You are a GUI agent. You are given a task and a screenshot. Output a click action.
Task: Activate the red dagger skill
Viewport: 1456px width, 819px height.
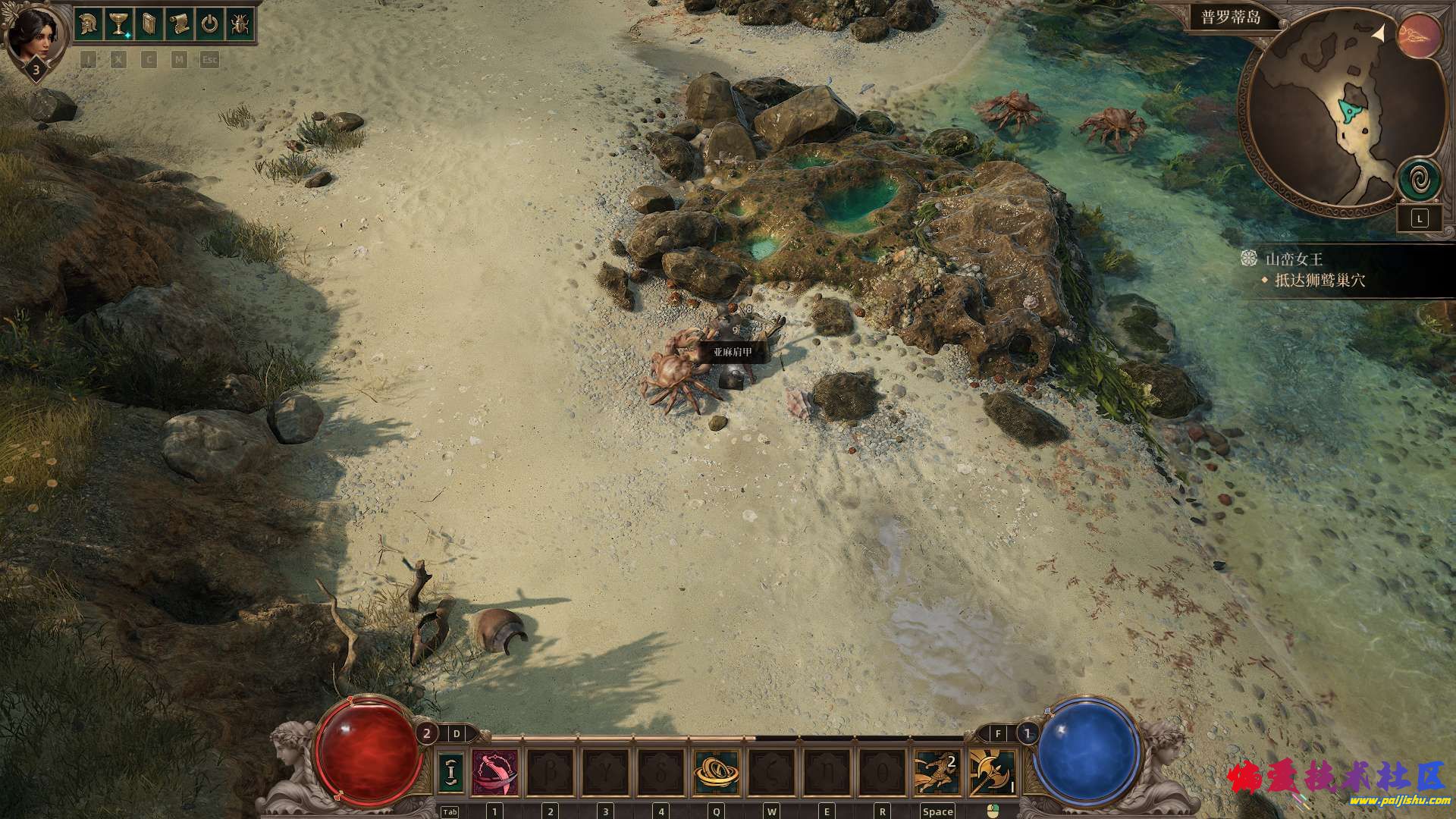coord(495,772)
